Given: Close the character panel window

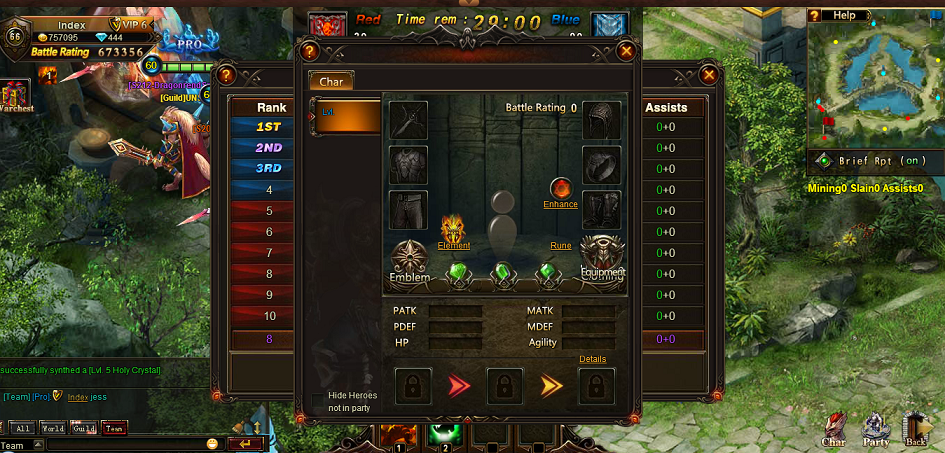Looking at the screenshot, I should pyautogui.click(x=627, y=51).
